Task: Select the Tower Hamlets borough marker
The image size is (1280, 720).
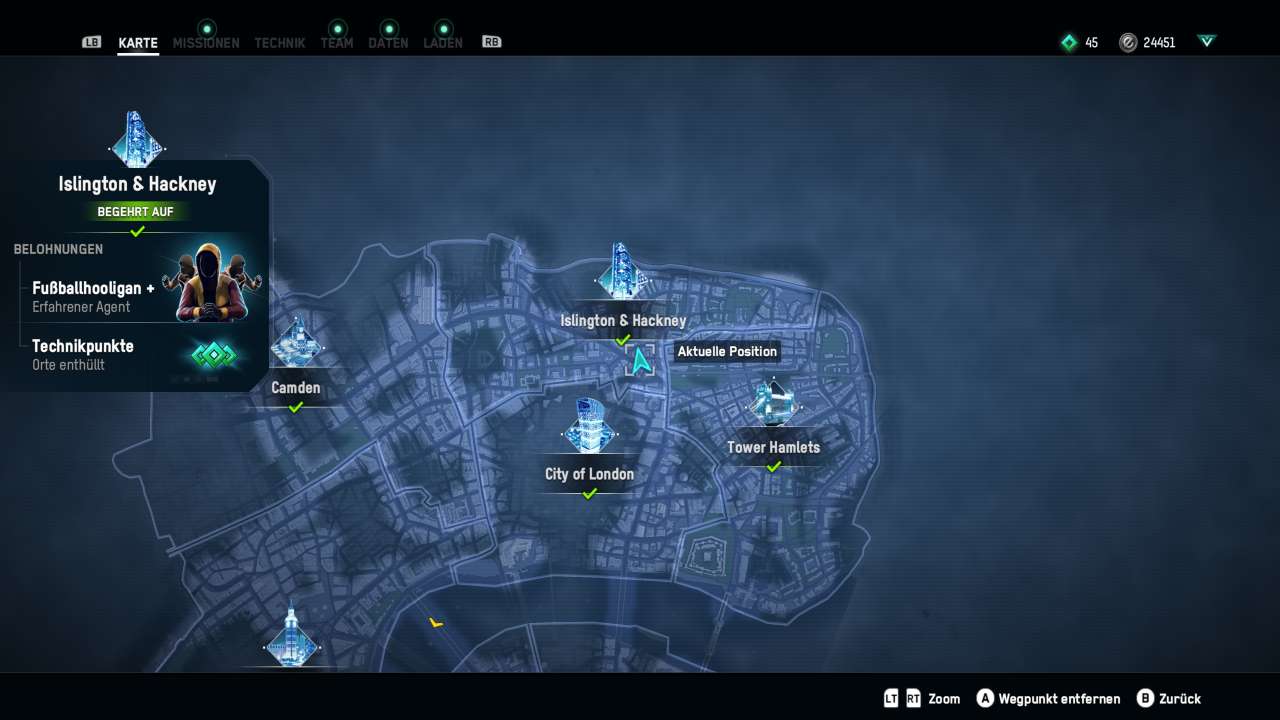Action: (773, 402)
